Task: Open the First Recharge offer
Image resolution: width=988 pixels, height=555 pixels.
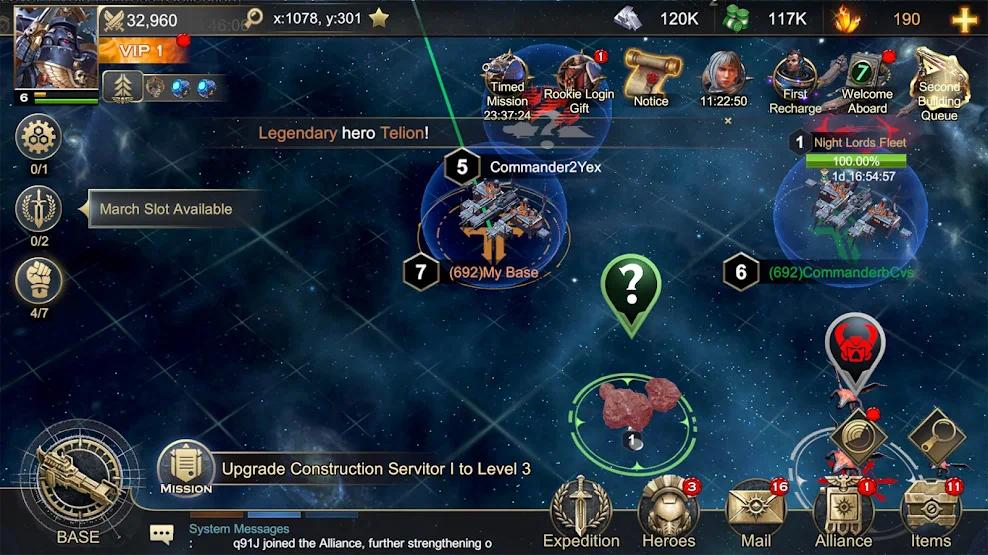Action: click(795, 80)
